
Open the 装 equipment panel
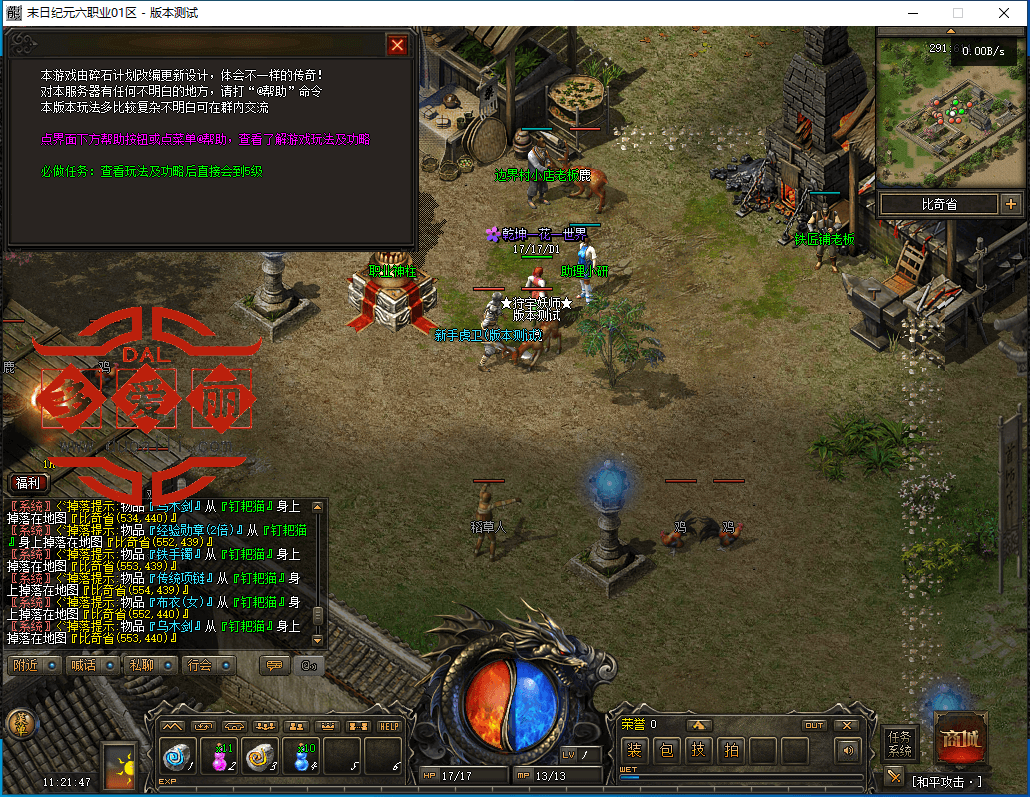634,750
